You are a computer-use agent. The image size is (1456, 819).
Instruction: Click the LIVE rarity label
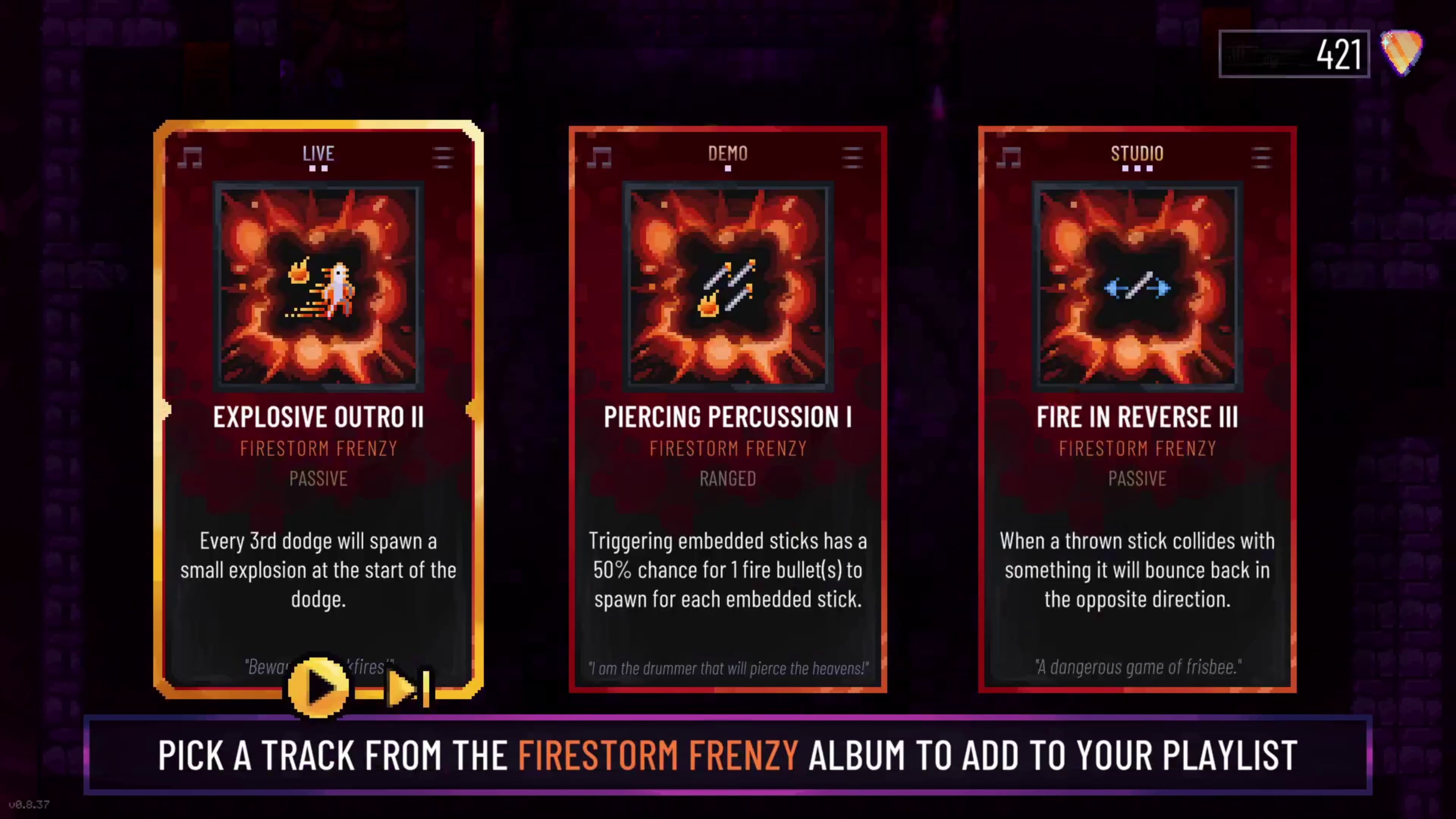pyautogui.click(x=318, y=153)
